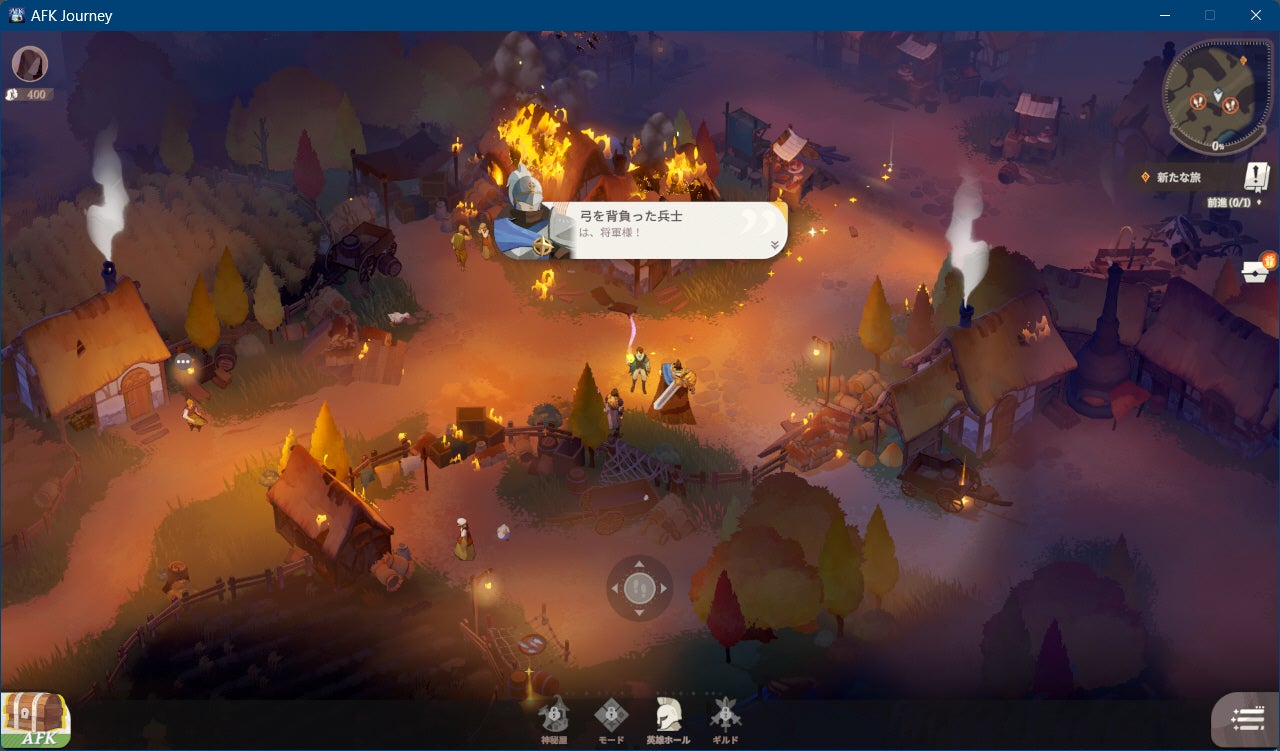
Task: Open the player avatar profile
Action: tap(30, 64)
